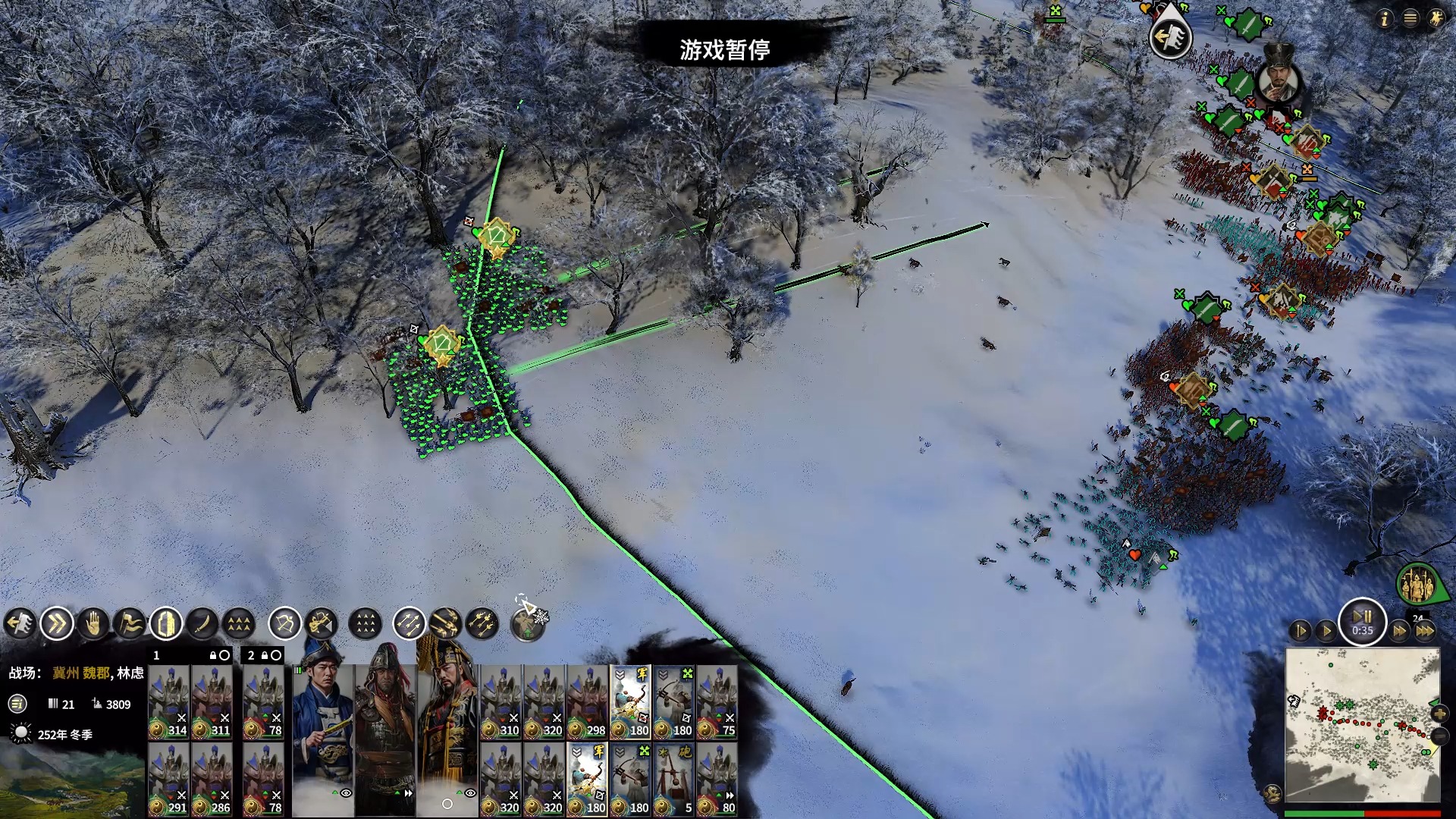Open the info panel with the 'i' button
The image size is (1456, 819).
[x=1384, y=19]
